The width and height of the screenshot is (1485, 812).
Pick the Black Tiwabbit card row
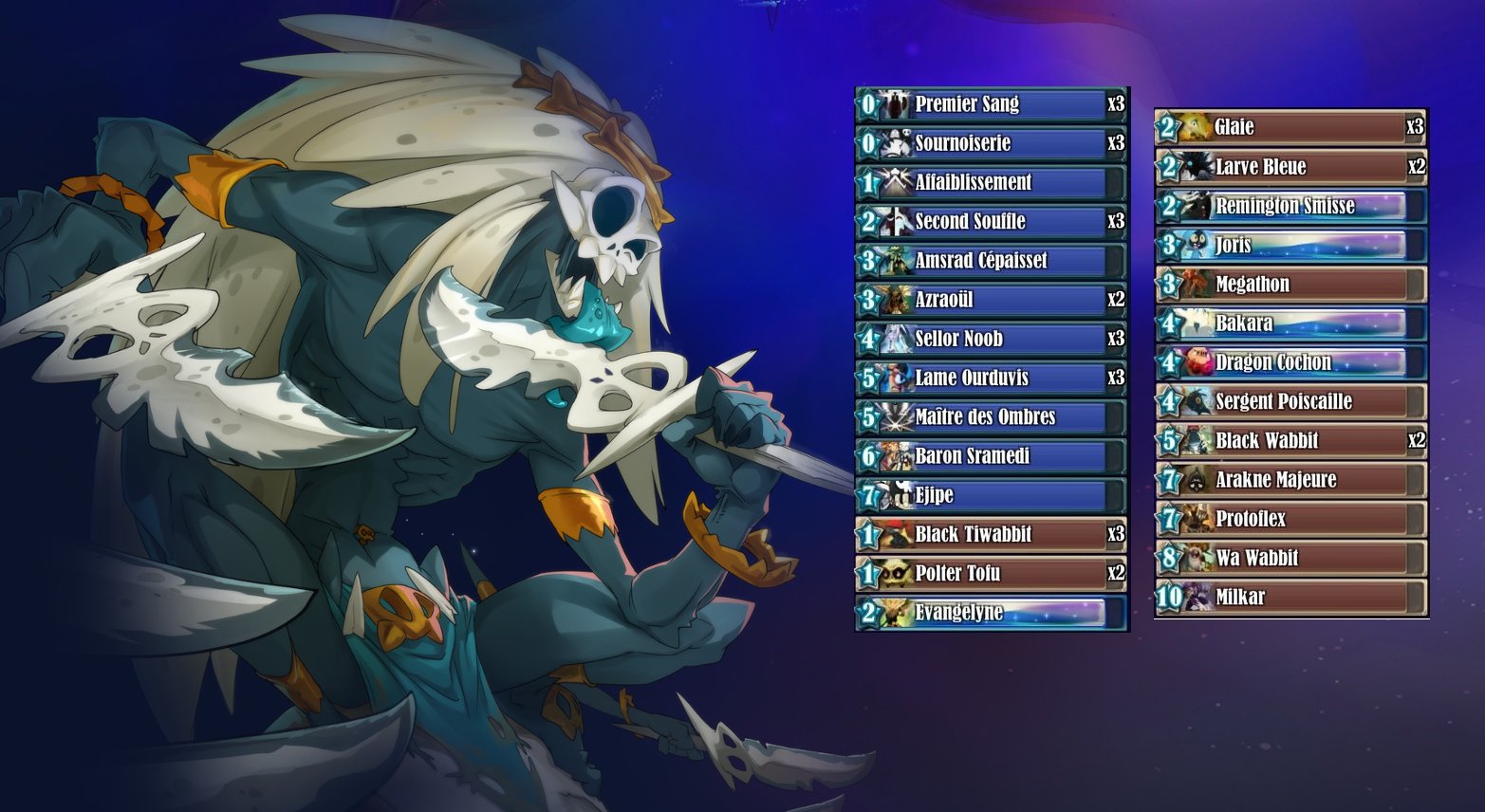[x=992, y=534]
